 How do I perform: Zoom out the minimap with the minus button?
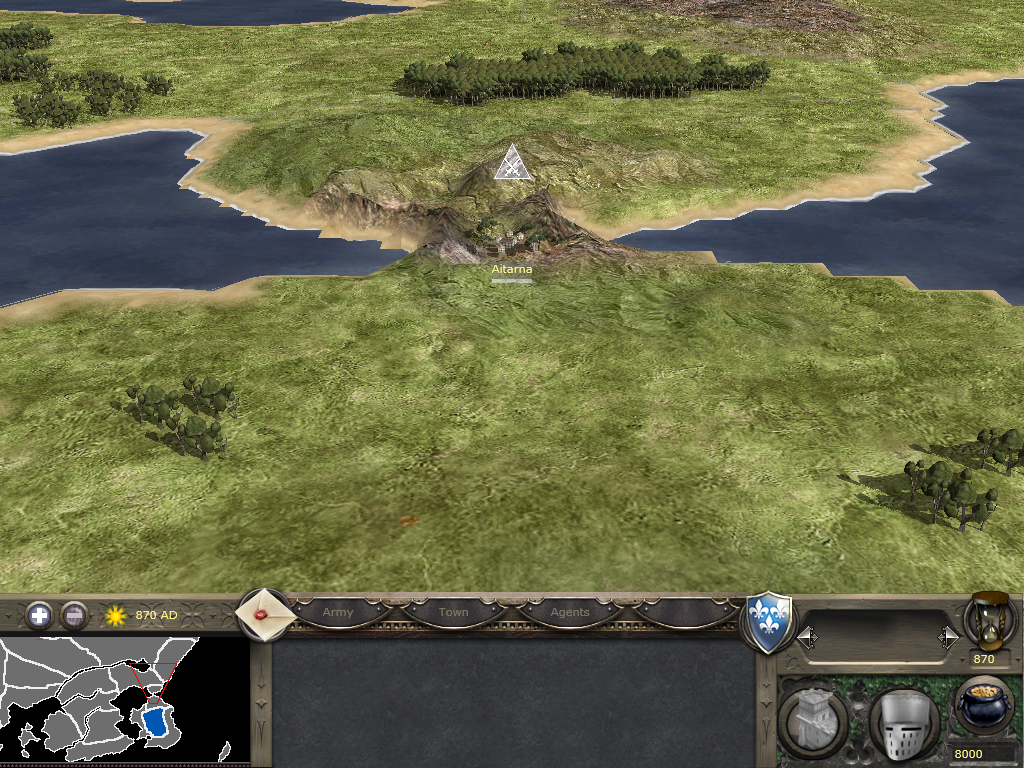click(x=74, y=614)
